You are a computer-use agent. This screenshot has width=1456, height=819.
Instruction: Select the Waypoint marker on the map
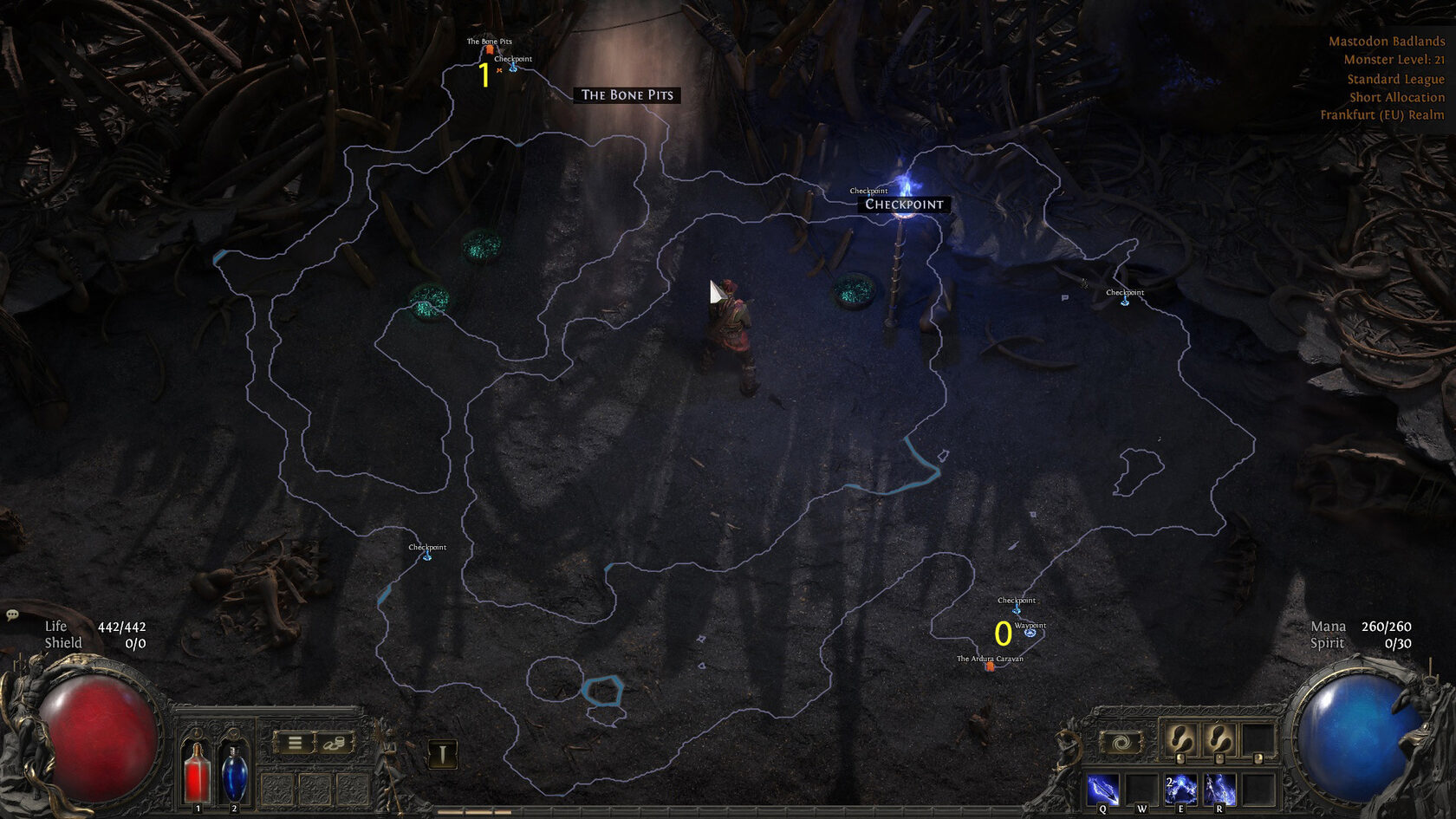point(1030,633)
